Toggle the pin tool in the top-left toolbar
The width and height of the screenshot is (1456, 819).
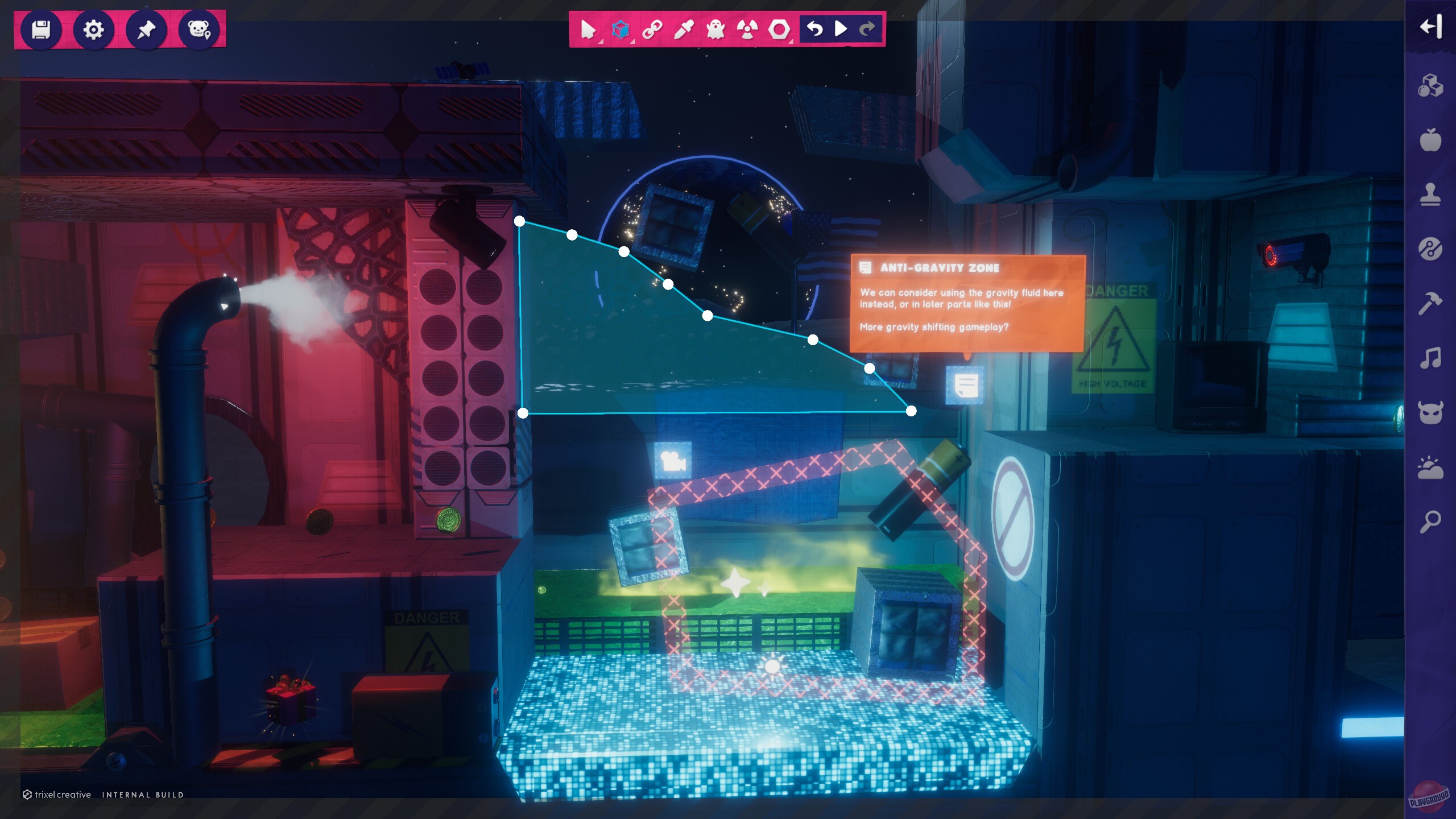coord(147,31)
